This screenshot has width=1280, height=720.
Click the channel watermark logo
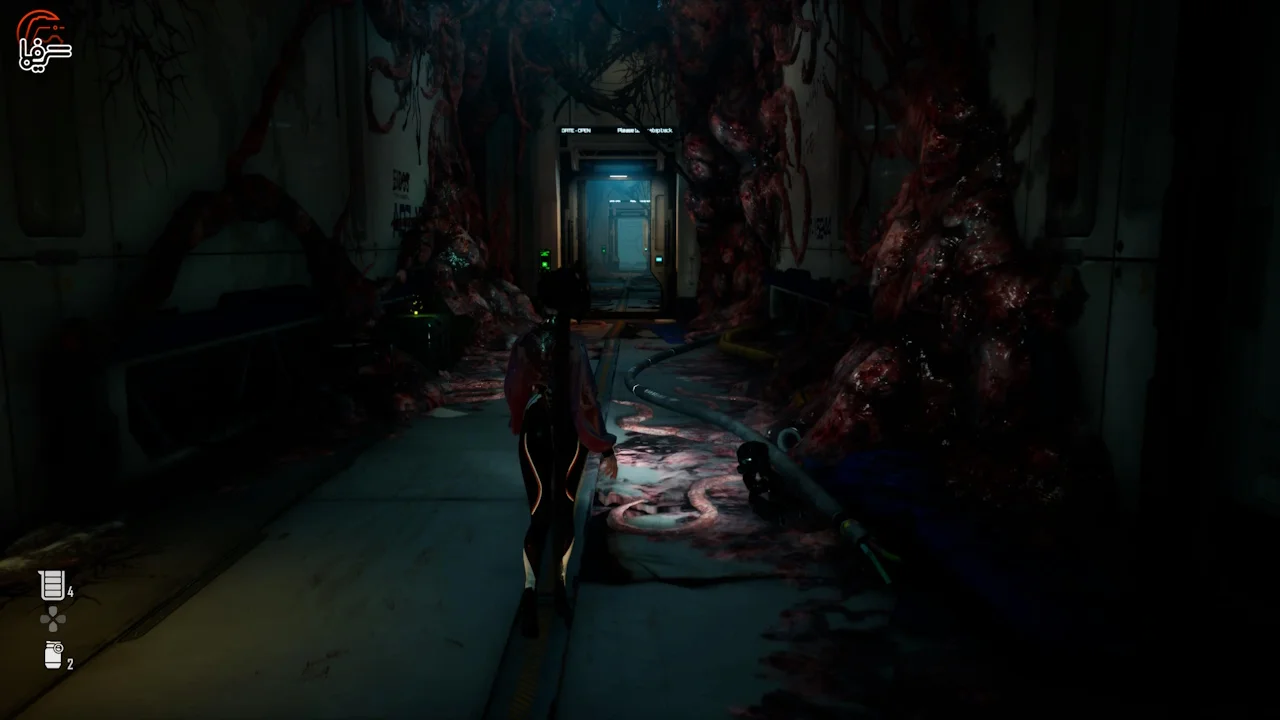(44, 42)
